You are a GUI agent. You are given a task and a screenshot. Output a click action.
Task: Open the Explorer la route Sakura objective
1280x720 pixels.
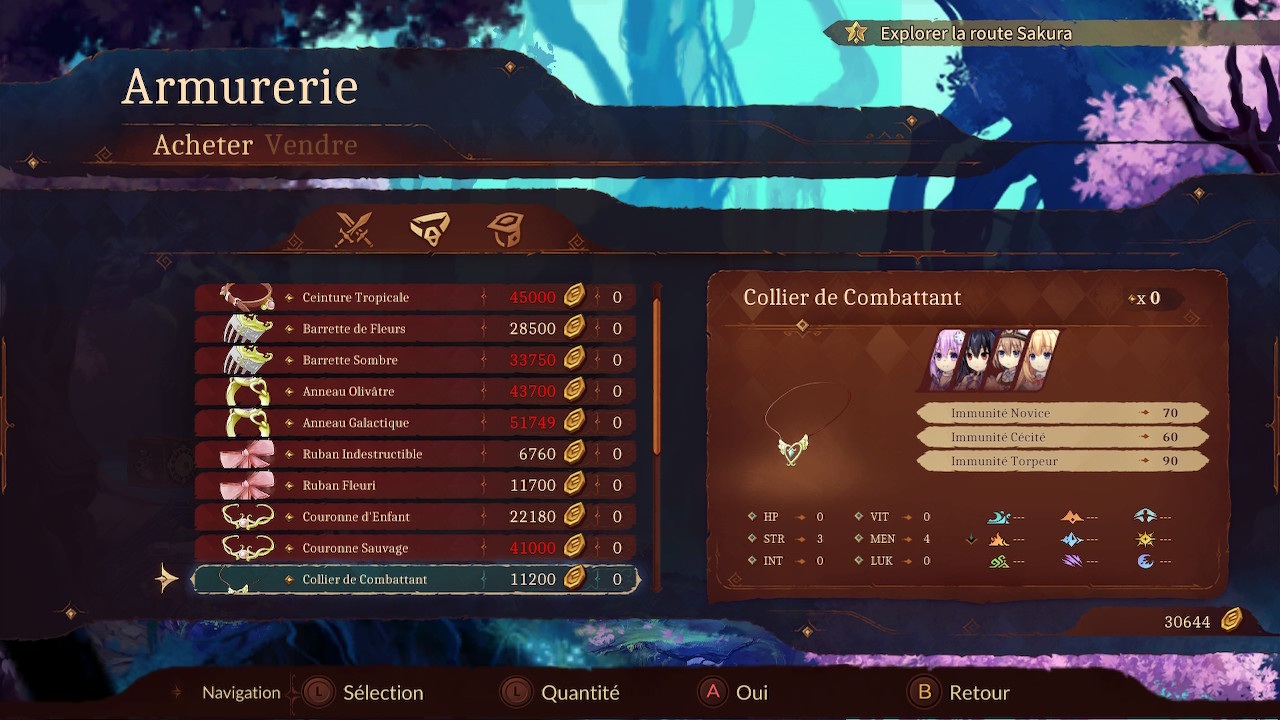[x=975, y=33]
